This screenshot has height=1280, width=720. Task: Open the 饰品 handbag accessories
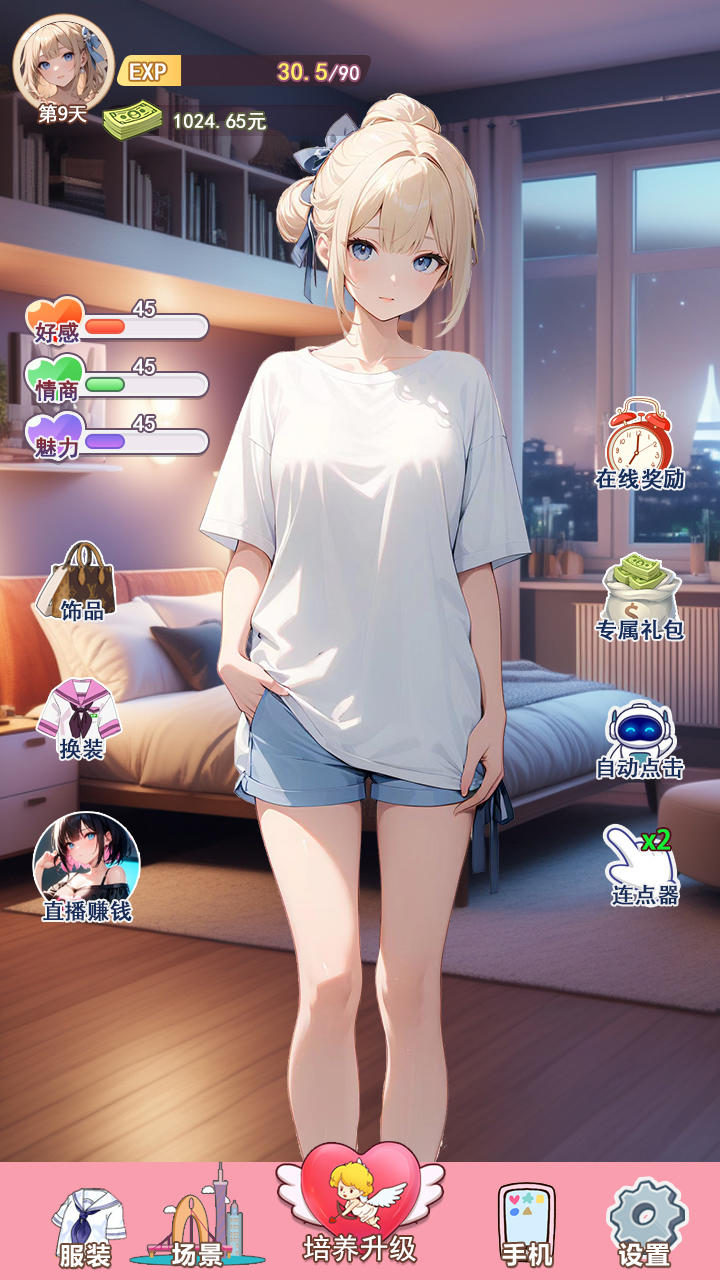click(x=80, y=582)
